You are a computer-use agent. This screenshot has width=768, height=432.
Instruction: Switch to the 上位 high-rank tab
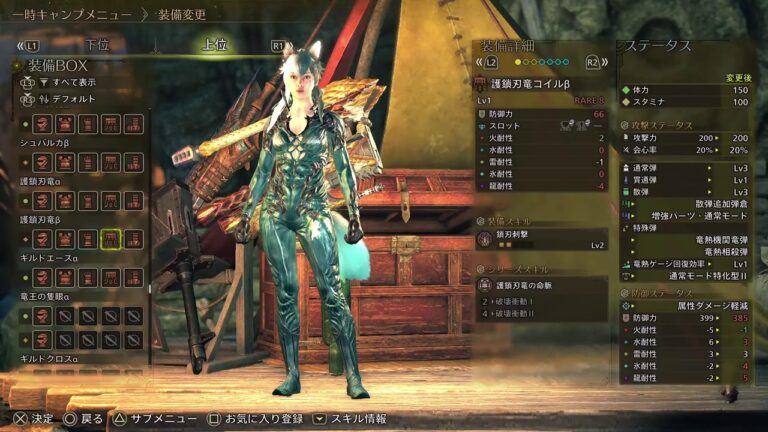215,45
